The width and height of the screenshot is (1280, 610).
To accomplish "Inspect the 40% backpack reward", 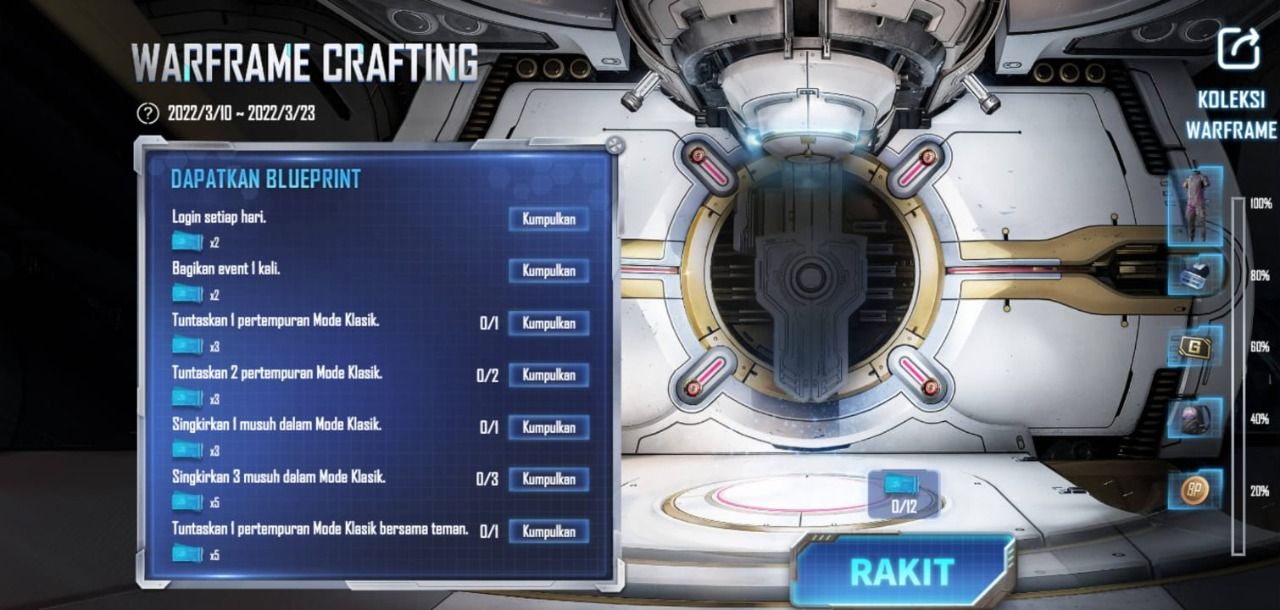I will (x=1195, y=418).
